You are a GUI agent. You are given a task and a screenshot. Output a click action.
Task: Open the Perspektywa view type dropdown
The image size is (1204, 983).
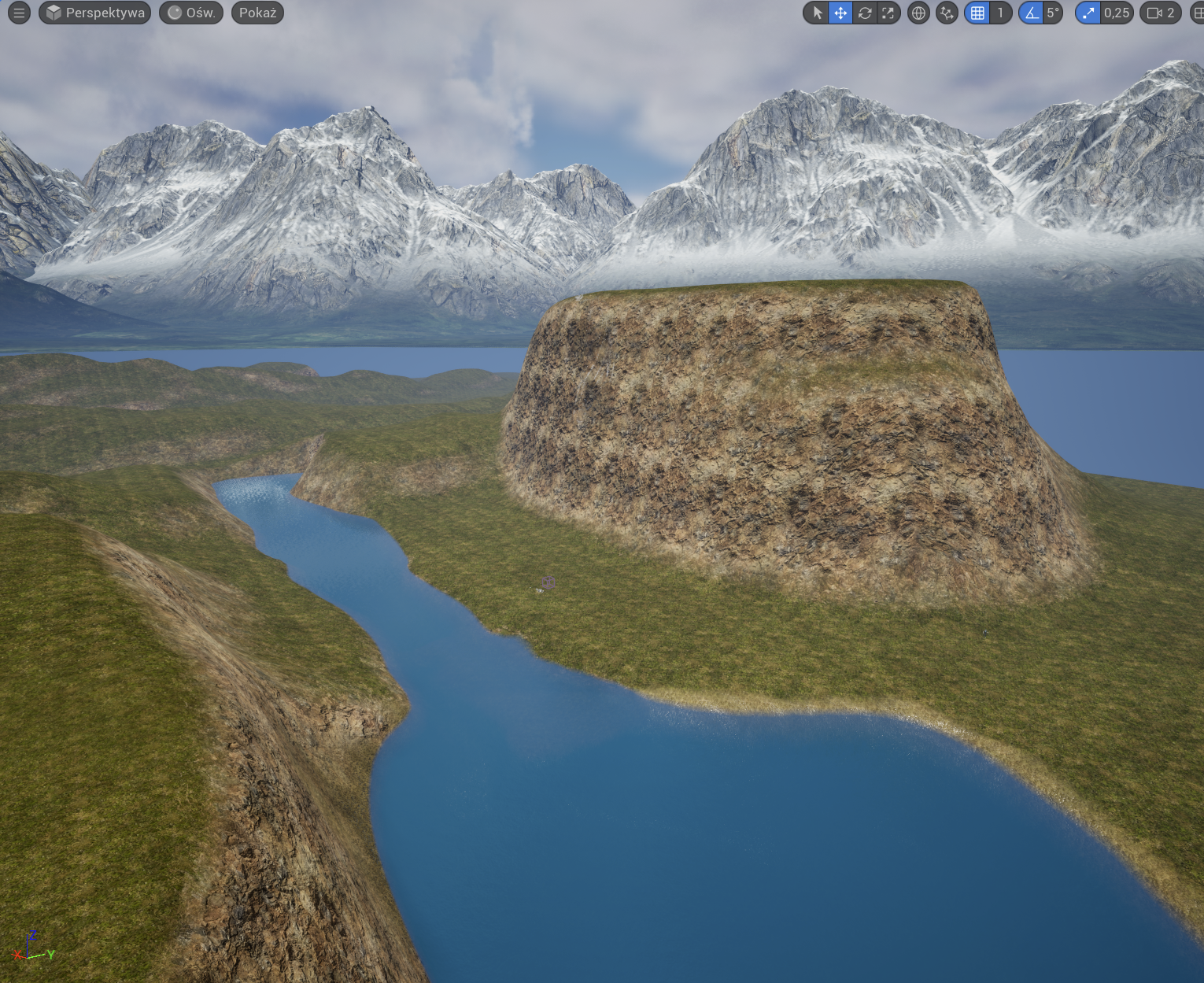click(x=95, y=13)
